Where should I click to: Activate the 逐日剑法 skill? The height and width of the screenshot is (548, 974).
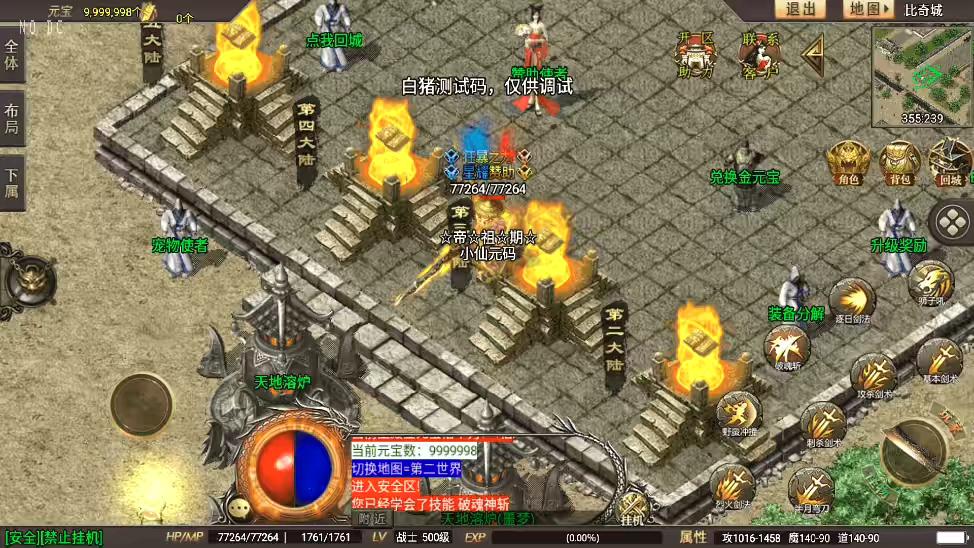click(851, 300)
